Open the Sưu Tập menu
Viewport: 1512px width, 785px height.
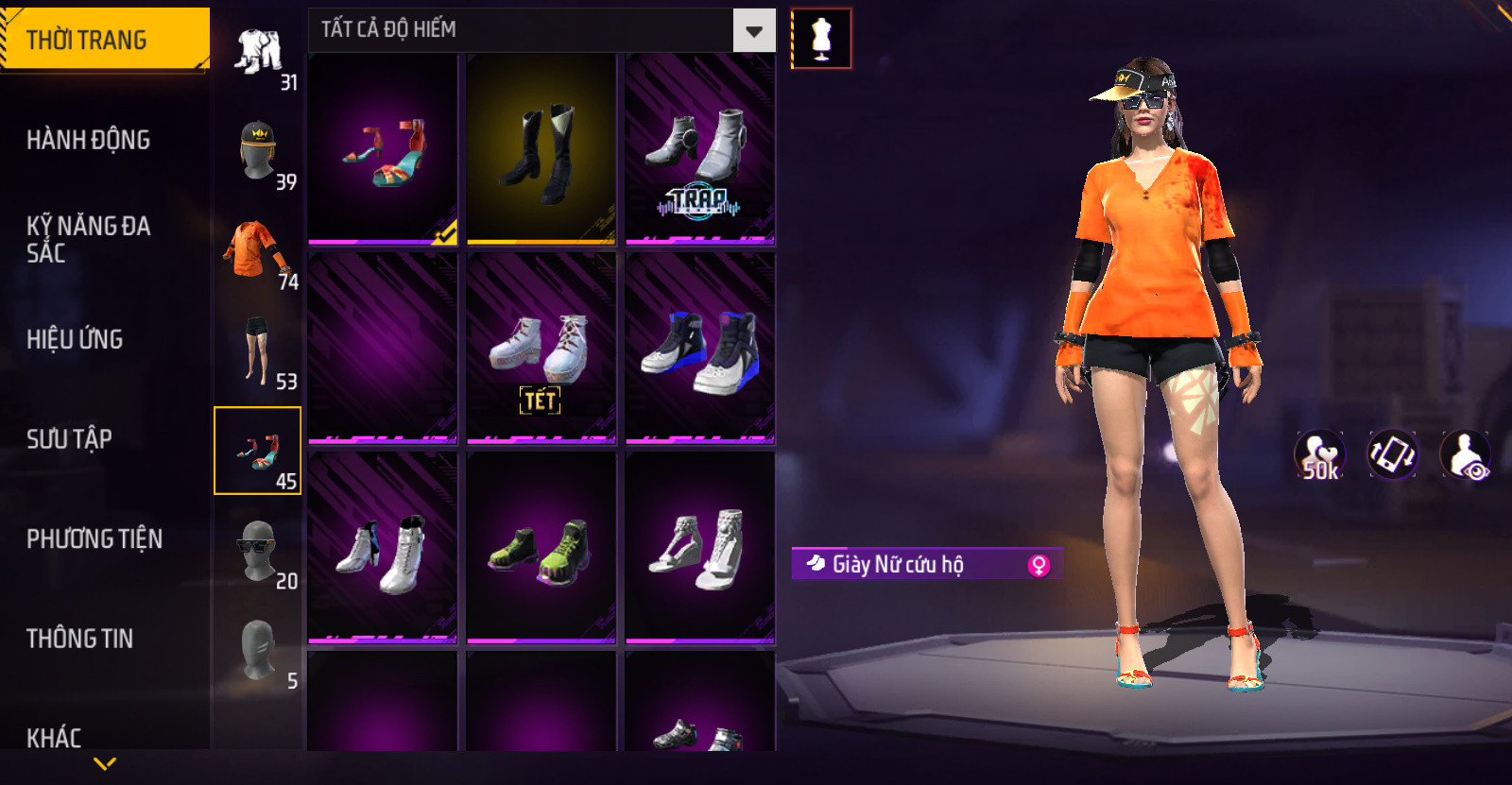click(70, 438)
